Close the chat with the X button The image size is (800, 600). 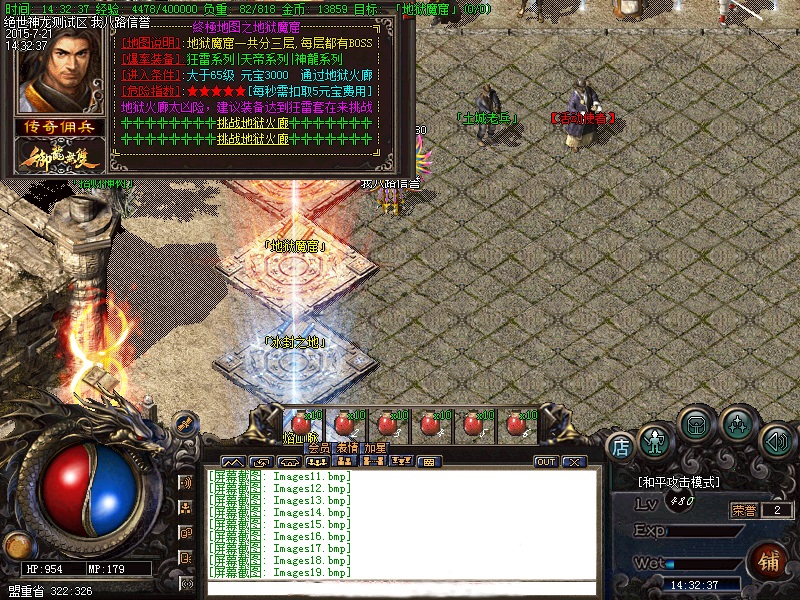coord(573,462)
